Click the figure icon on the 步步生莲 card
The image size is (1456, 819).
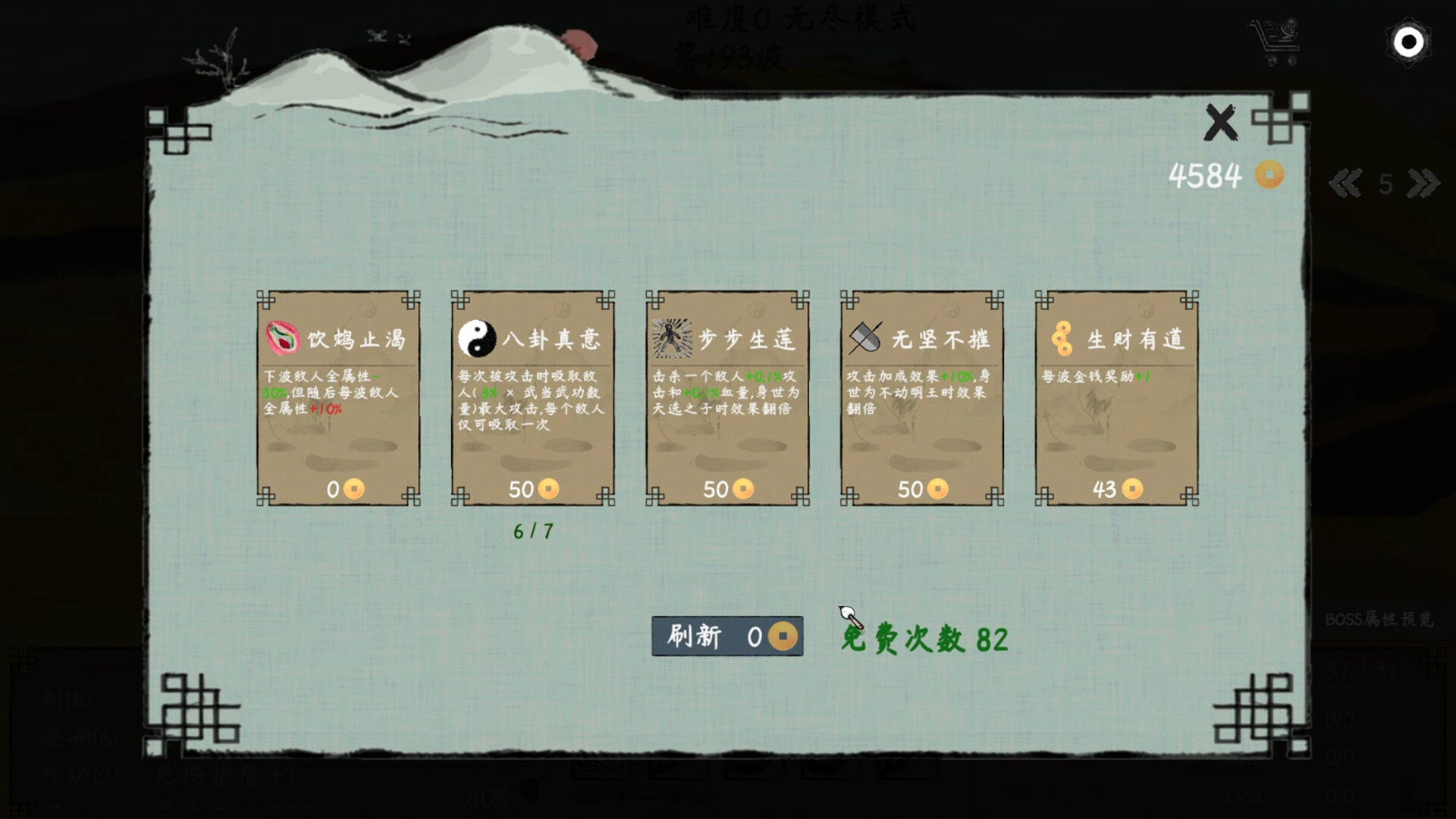click(x=672, y=339)
